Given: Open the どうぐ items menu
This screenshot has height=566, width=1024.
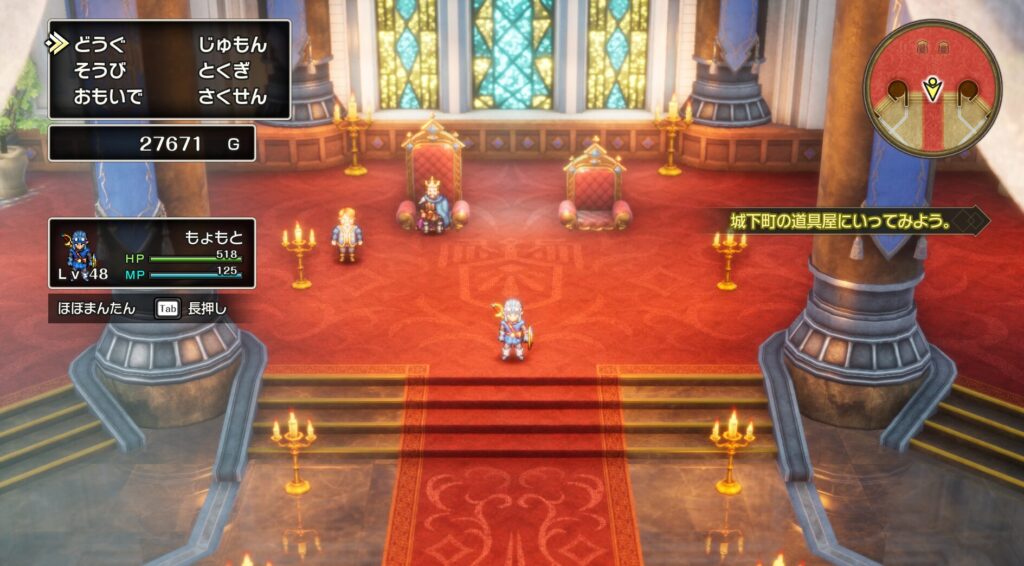Looking at the screenshot, I should tap(100, 45).
